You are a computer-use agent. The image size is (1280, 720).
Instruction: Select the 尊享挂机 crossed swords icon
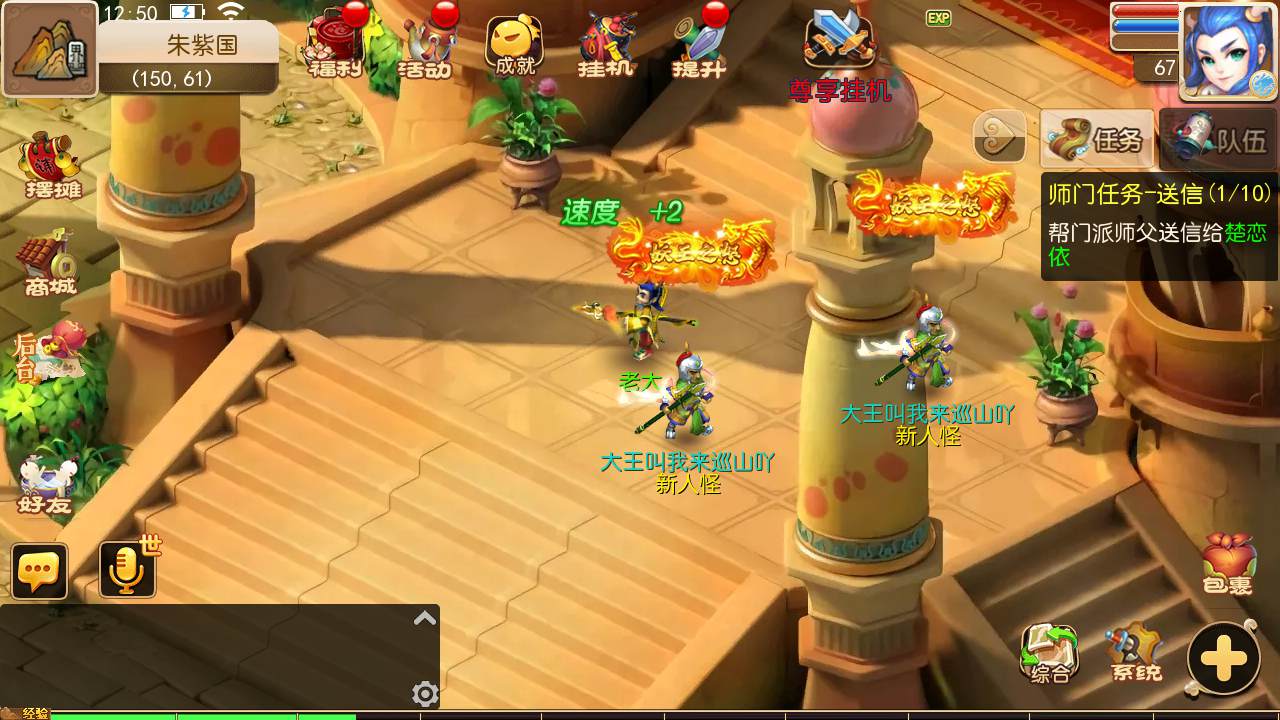click(x=840, y=42)
